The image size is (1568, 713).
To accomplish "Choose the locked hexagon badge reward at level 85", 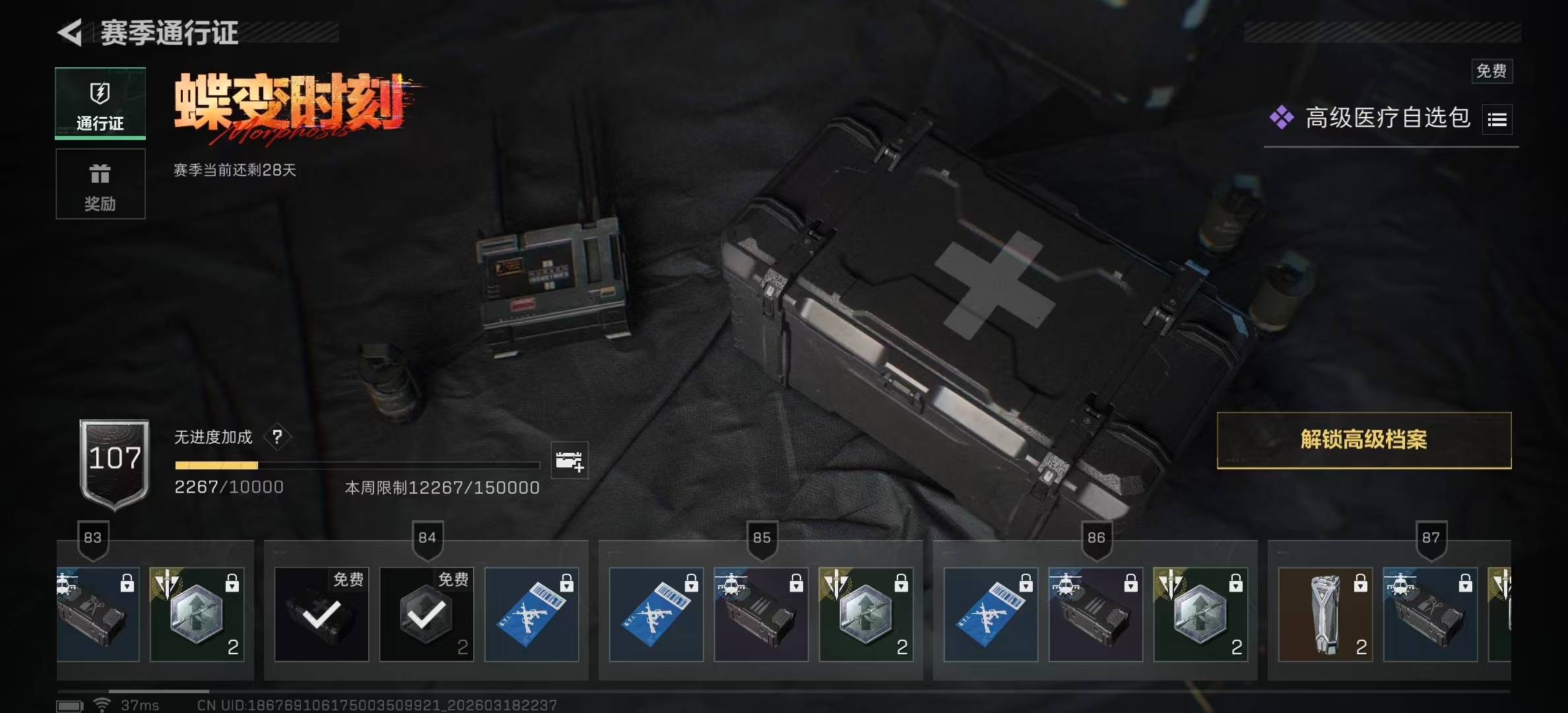I will coord(866,615).
